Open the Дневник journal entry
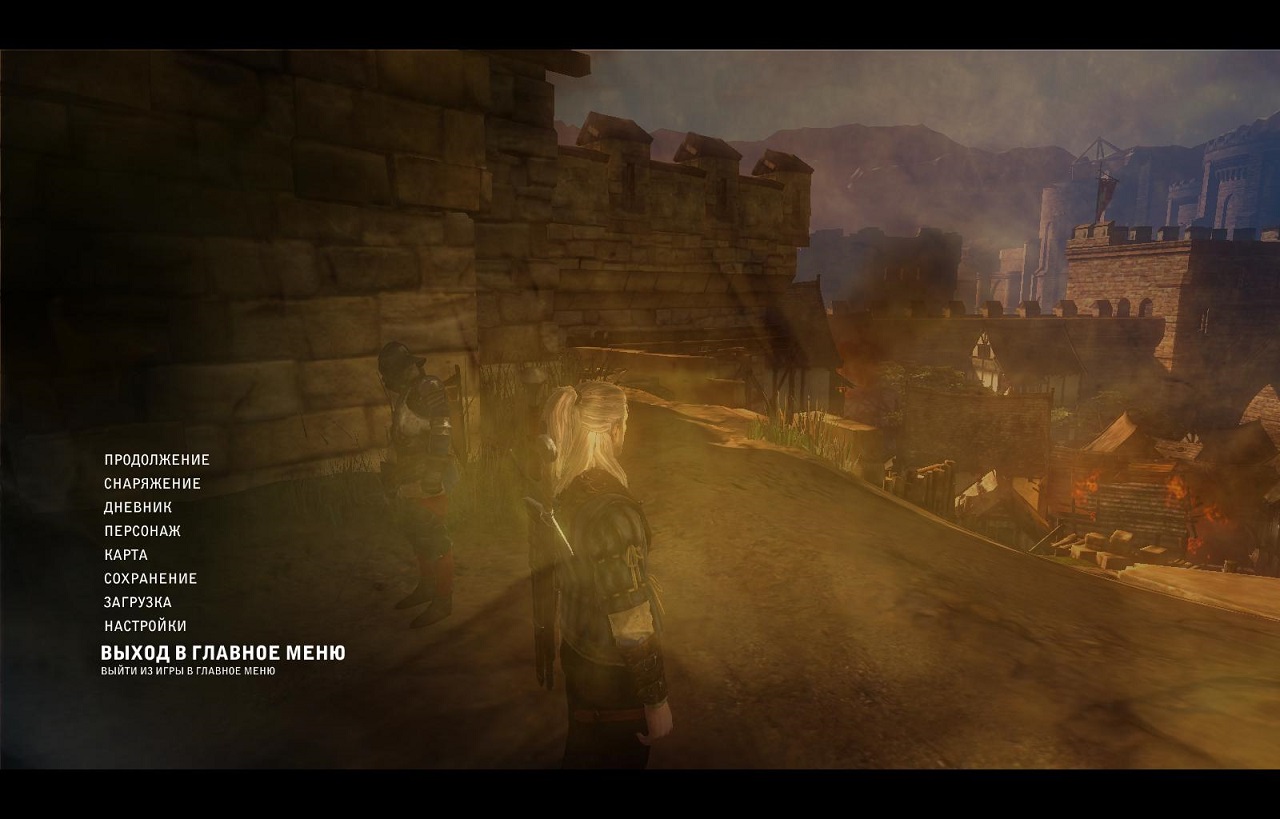The width and height of the screenshot is (1280, 819). point(138,508)
